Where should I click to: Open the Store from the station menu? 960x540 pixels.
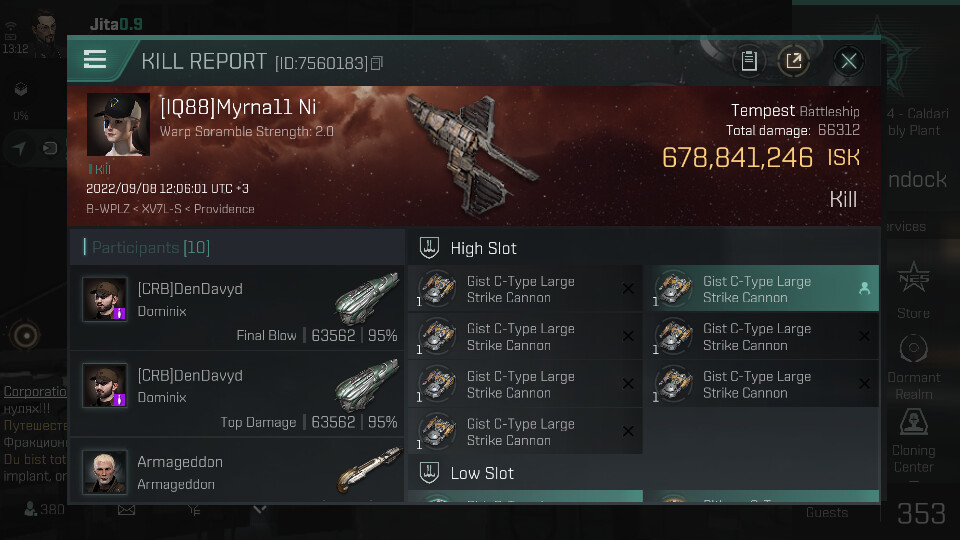(913, 292)
